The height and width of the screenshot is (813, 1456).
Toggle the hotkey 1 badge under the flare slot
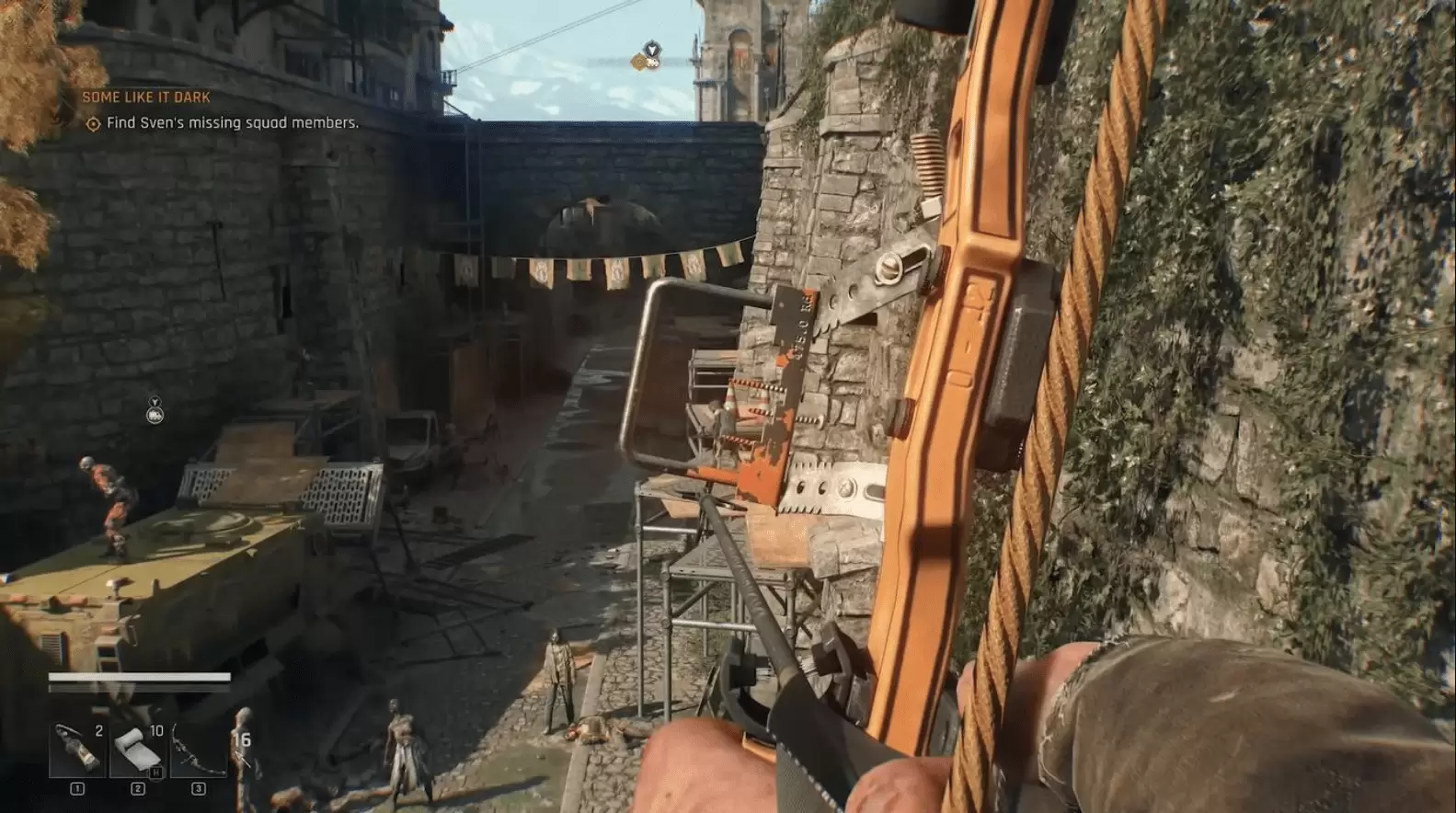[75, 786]
